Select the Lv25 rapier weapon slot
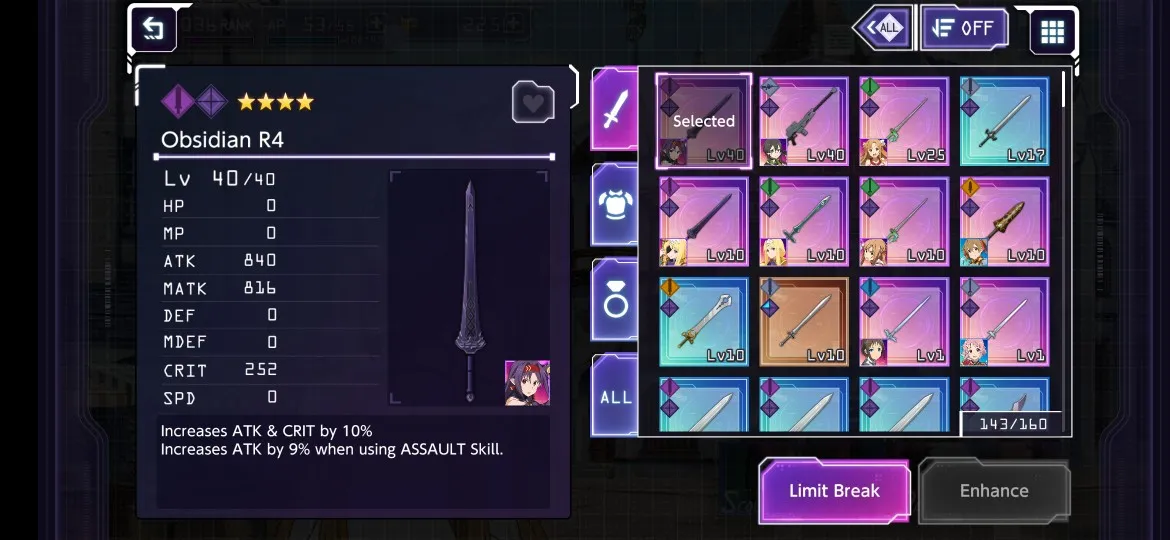Image resolution: width=1170 pixels, height=540 pixels. [x=904, y=122]
